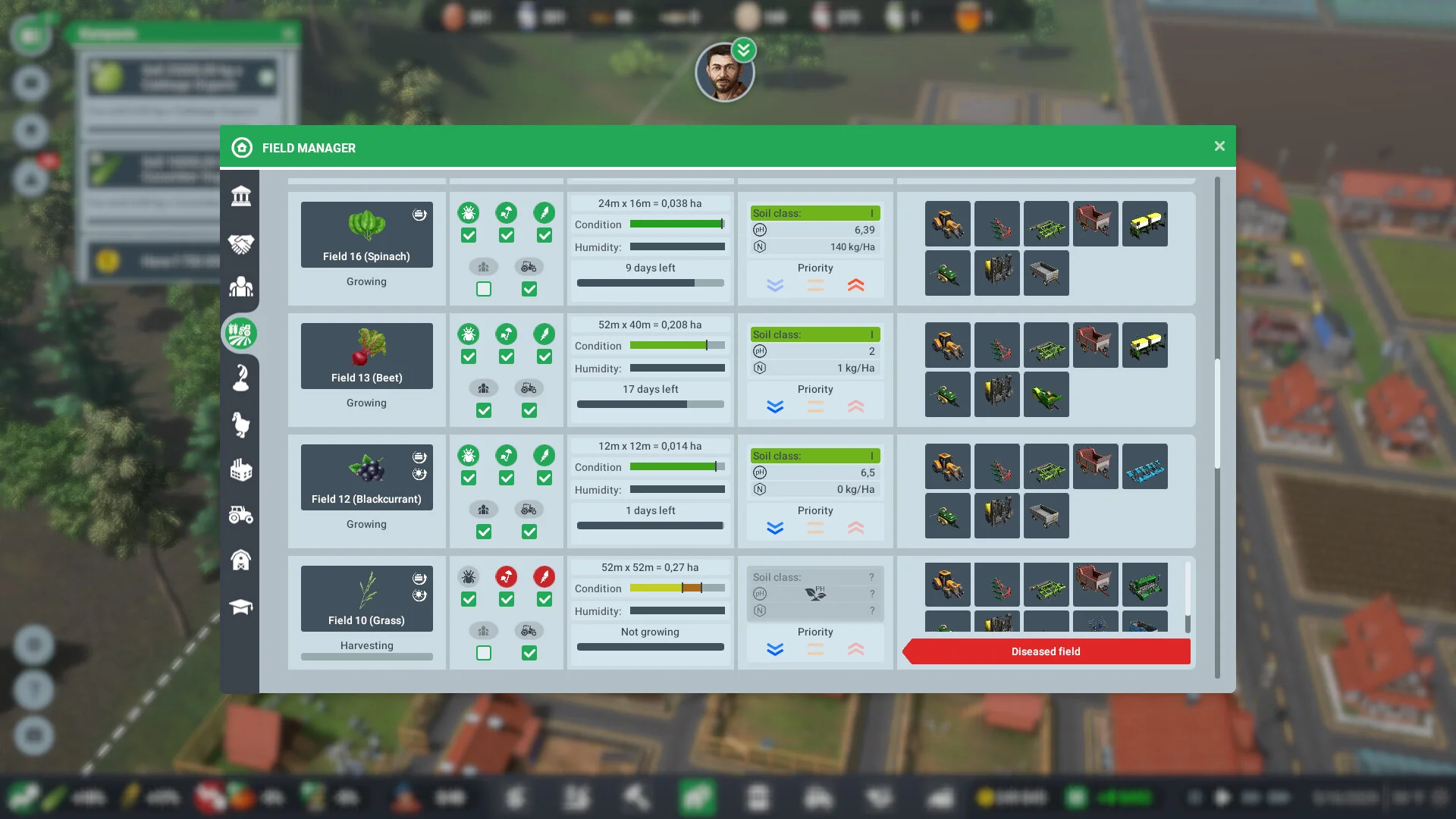Viewport: 1456px width, 819px height.
Task: Click the red Diseased field warning banner
Action: click(1046, 651)
